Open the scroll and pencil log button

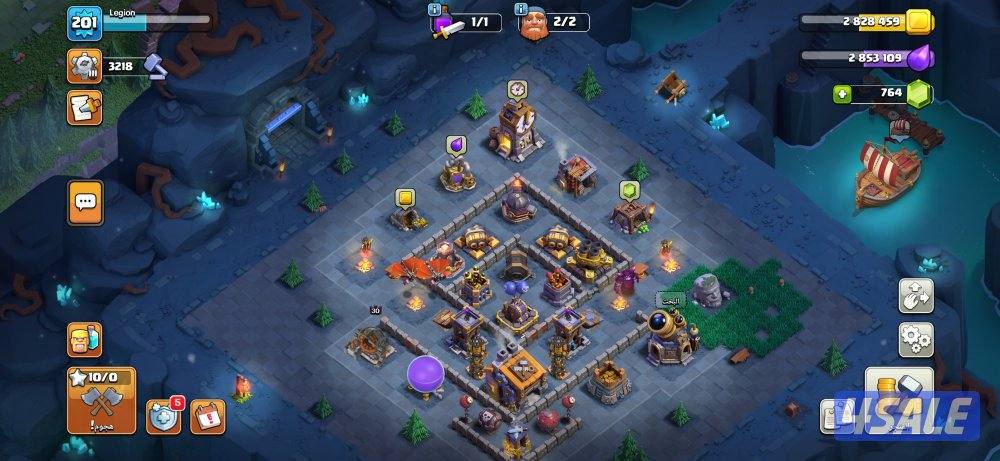(x=84, y=107)
